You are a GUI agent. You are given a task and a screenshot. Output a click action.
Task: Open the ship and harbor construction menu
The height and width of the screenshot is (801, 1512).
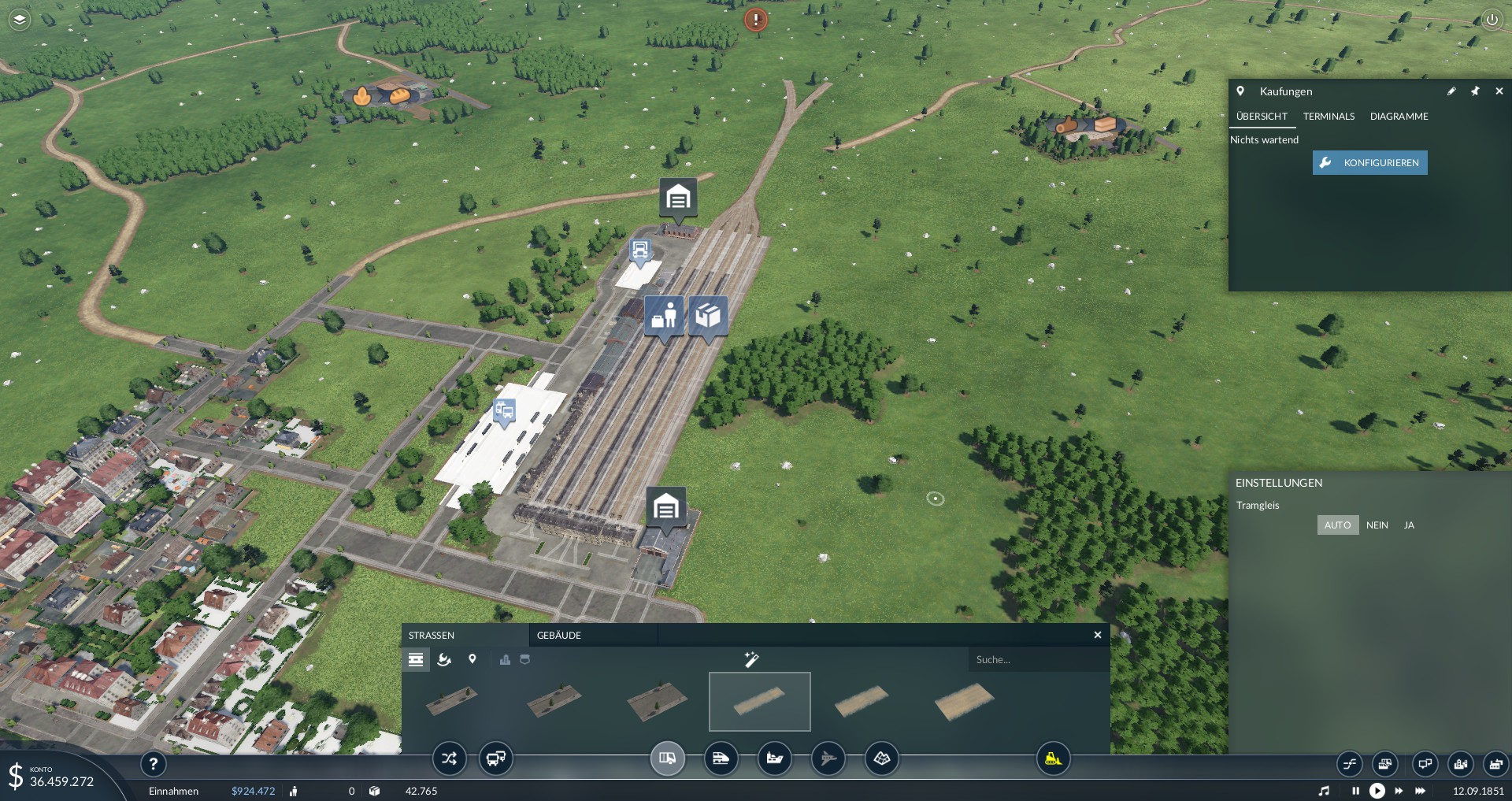click(x=774, y=758)
